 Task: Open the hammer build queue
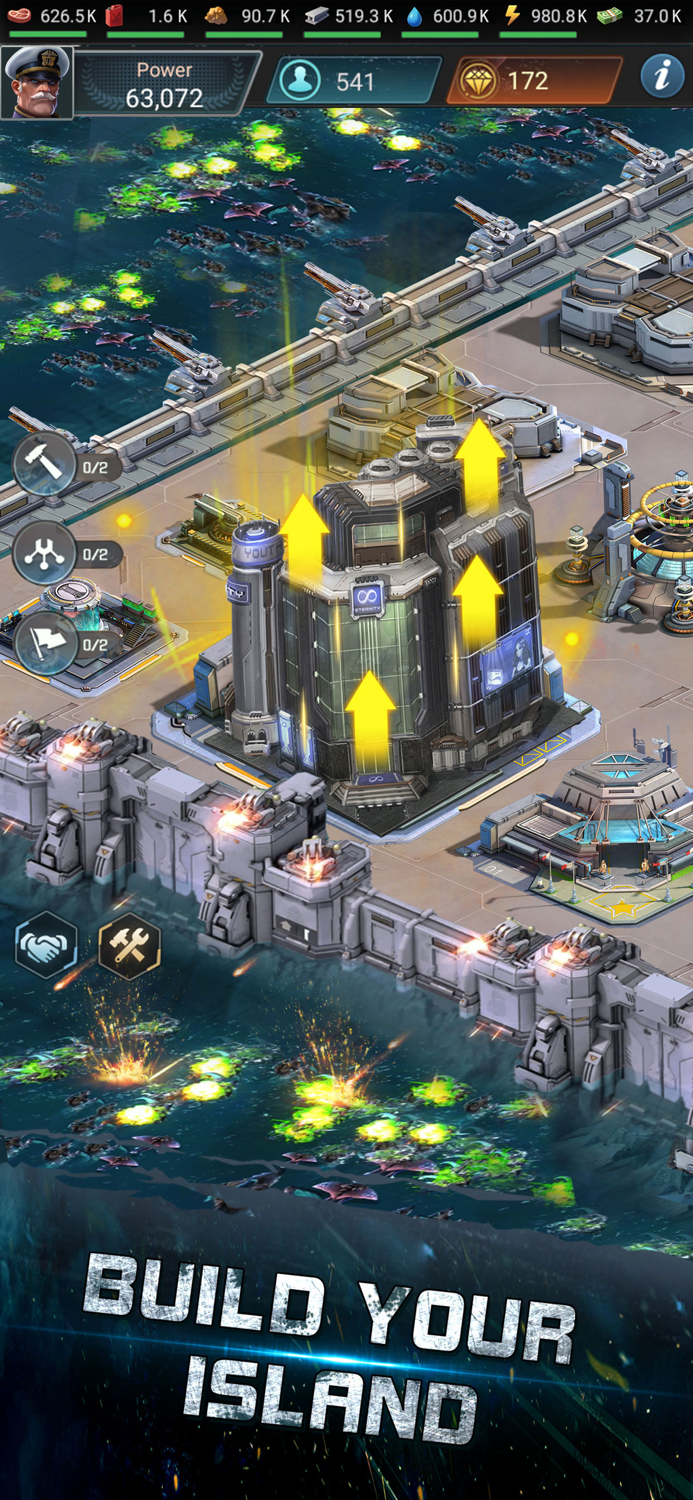pyautogui.click(x=44, y=465)
